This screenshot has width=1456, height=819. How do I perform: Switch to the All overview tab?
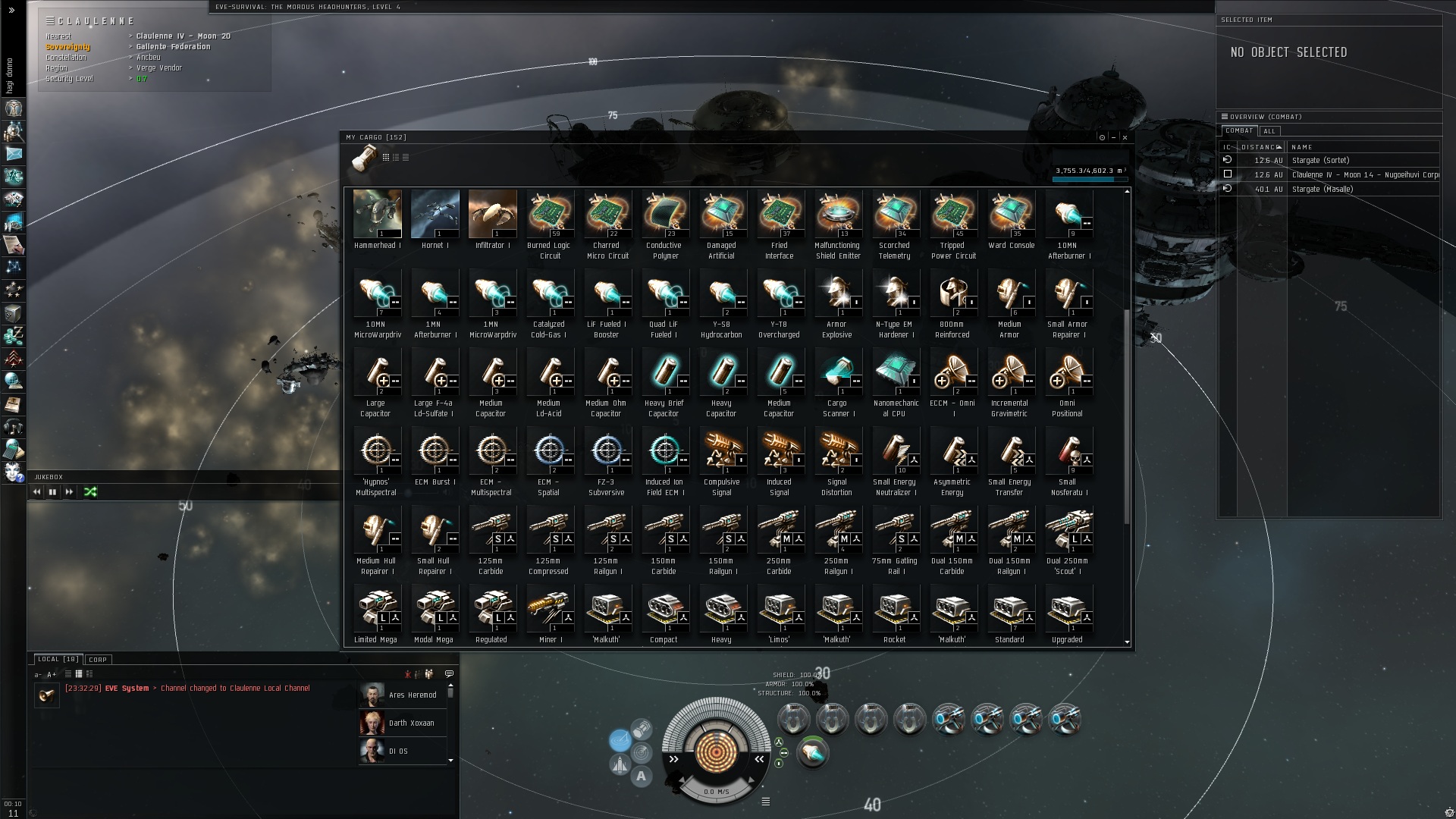click(x=1269, y=131)
